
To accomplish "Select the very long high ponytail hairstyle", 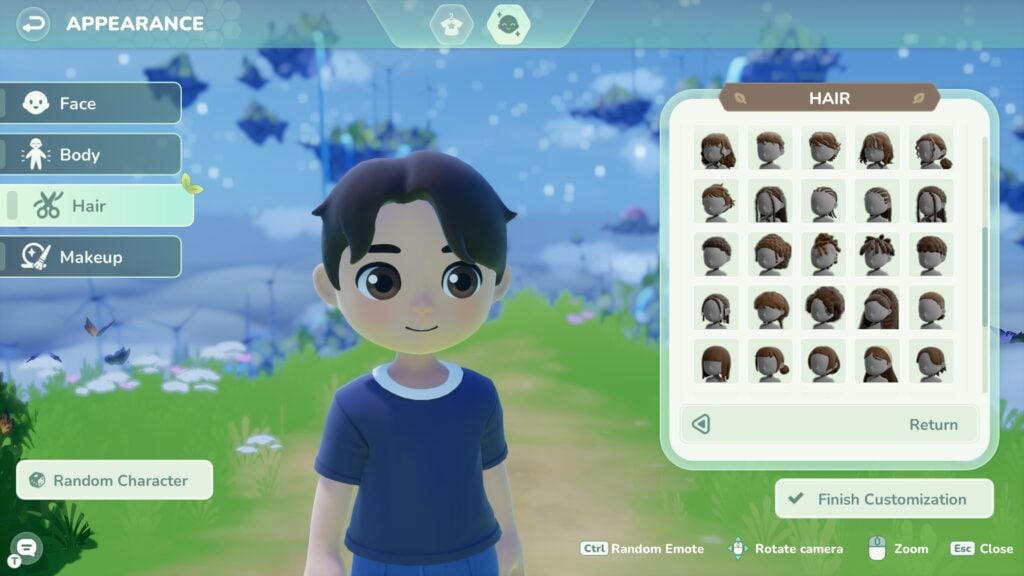I will pos(878,308).
